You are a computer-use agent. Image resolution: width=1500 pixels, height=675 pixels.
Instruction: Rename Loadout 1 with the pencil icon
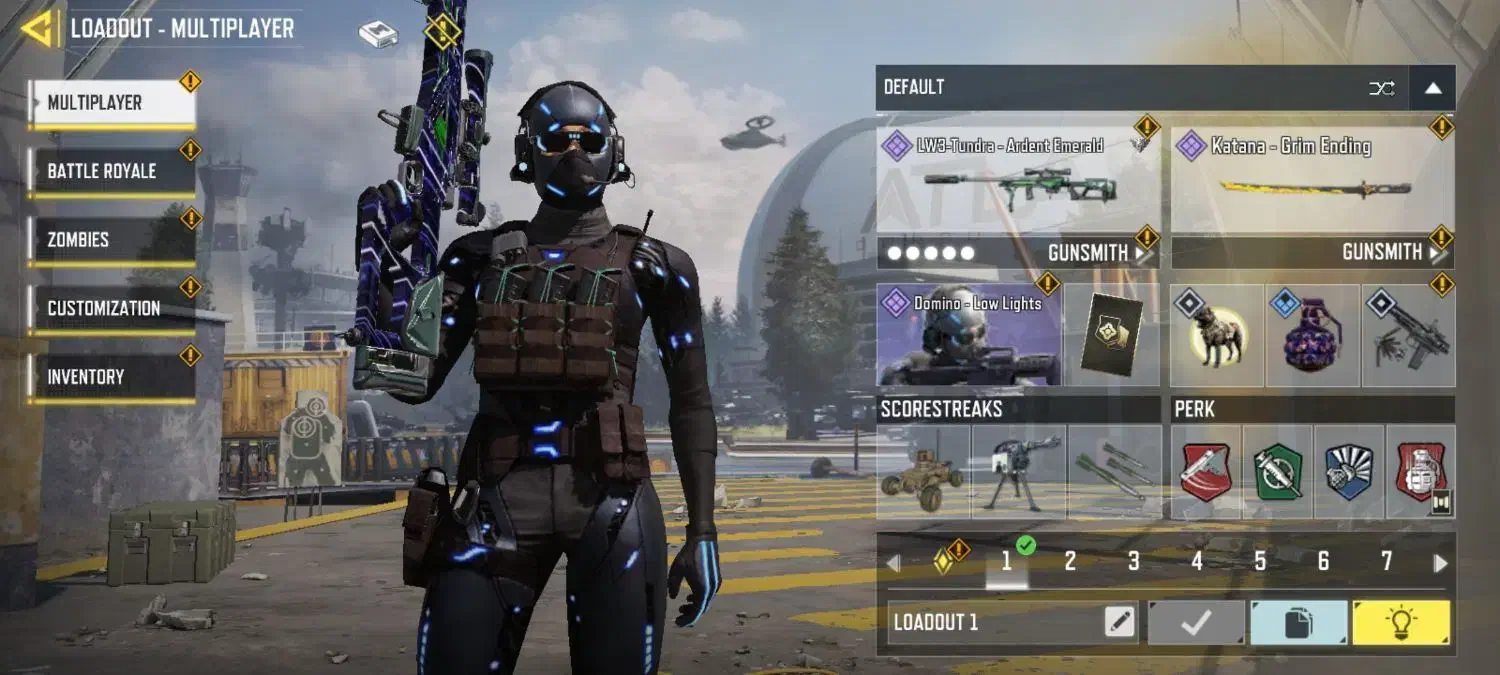coord(1120,623)
